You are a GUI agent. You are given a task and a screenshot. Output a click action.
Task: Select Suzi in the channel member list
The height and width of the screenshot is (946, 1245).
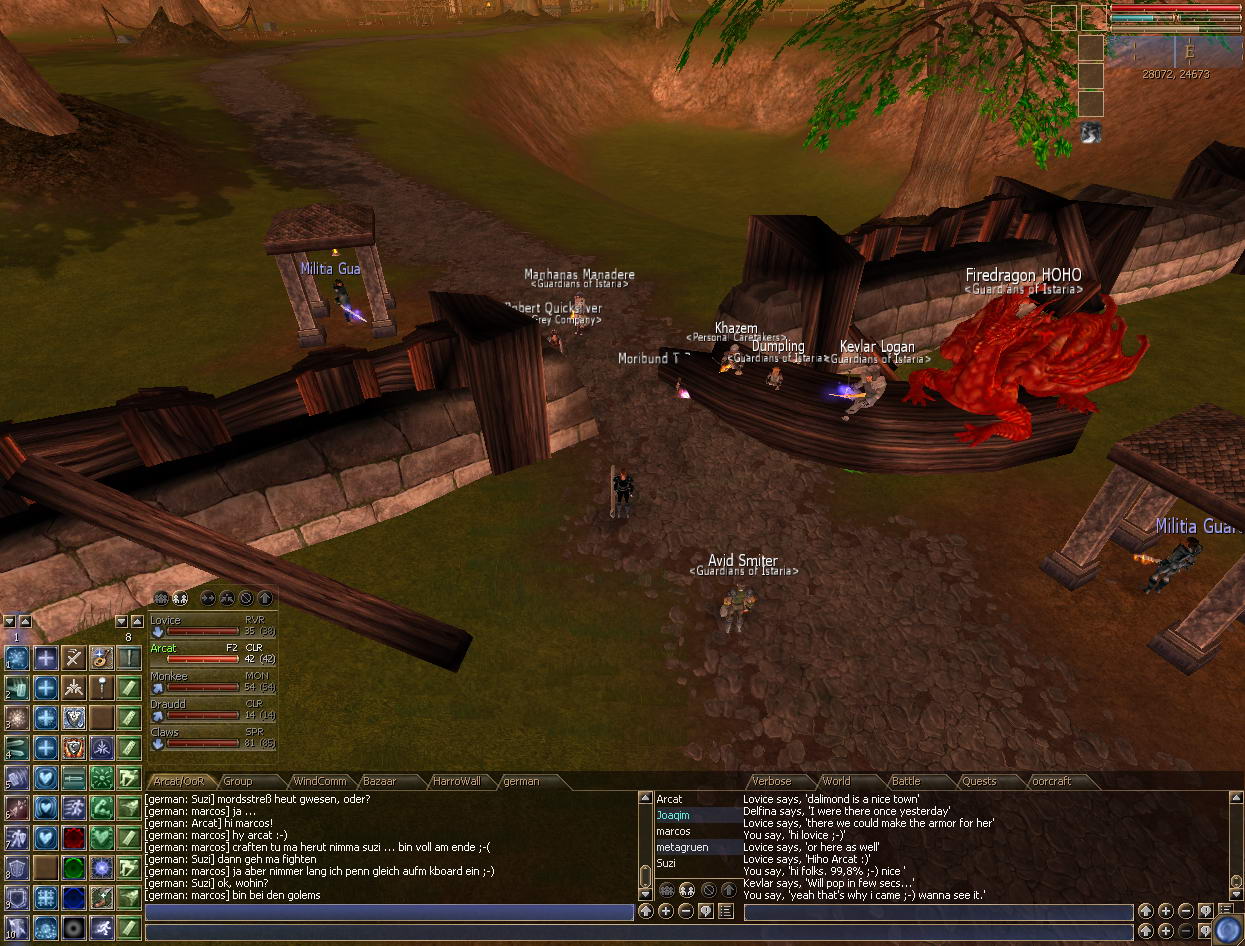coord(666,863)
